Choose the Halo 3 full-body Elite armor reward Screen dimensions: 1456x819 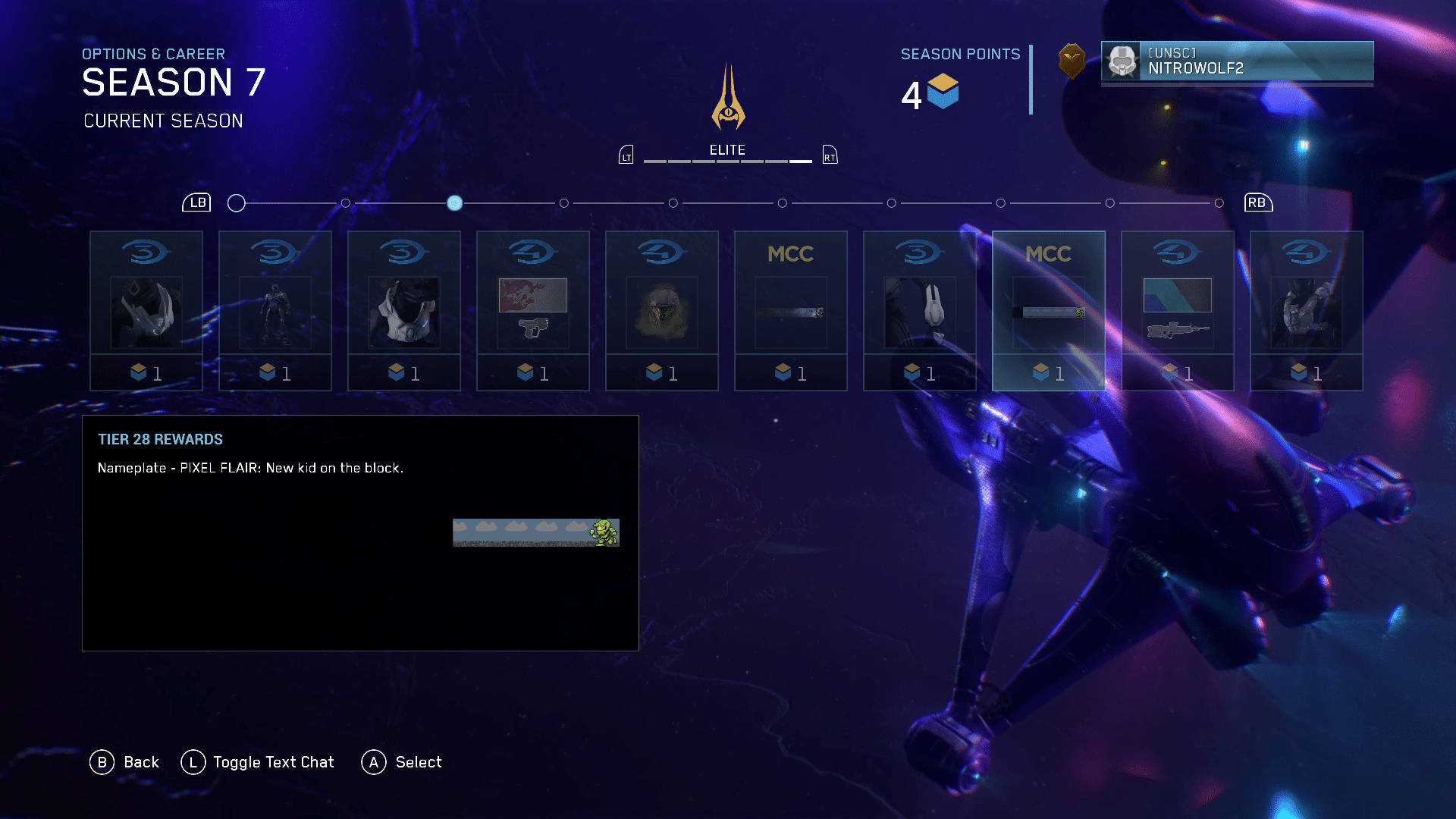275,311
